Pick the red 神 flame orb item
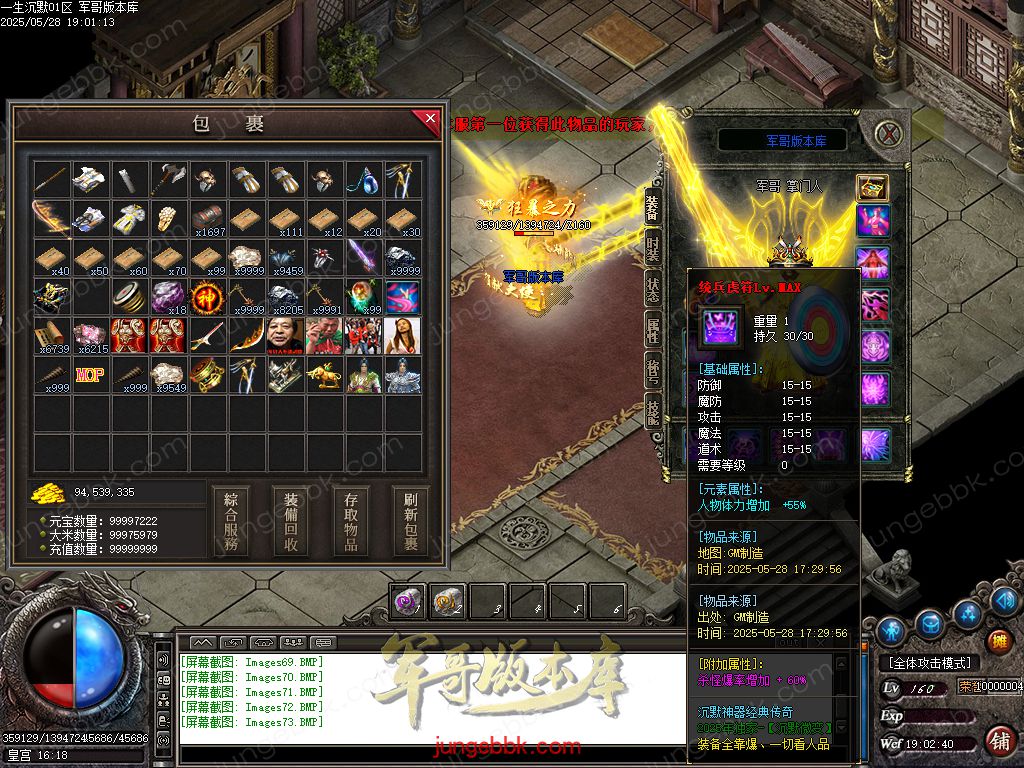 [208, 297]
